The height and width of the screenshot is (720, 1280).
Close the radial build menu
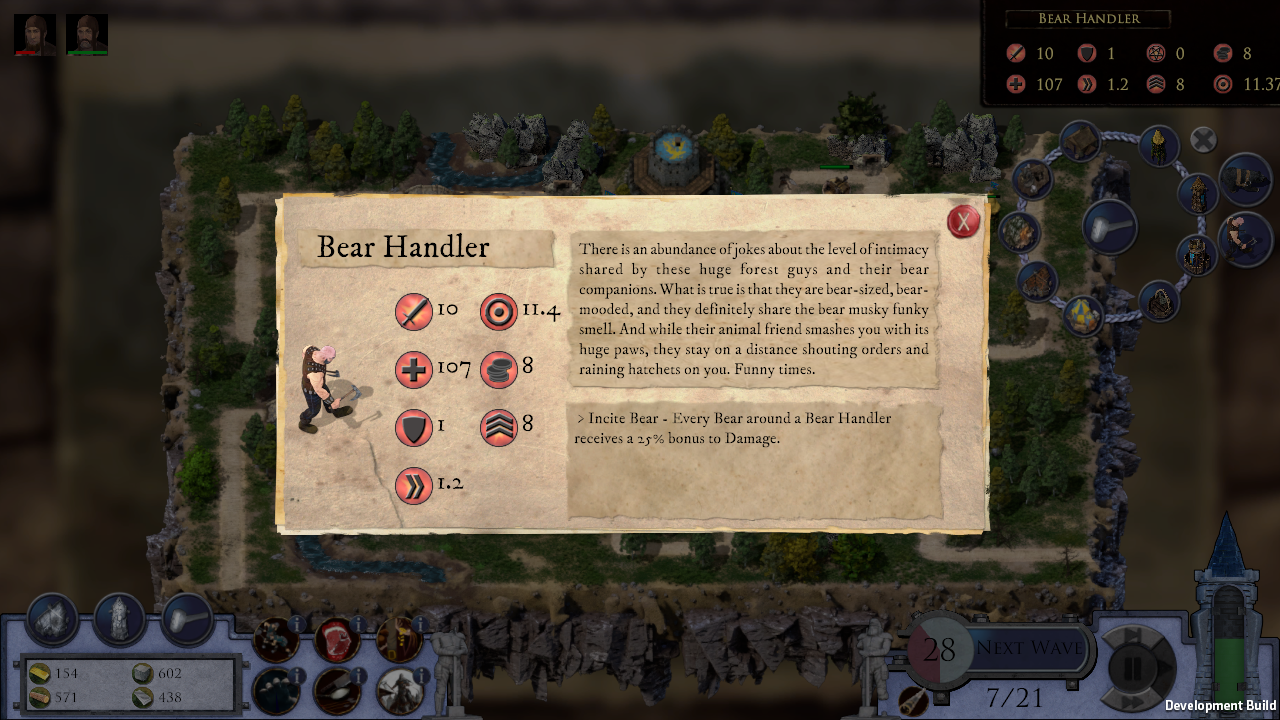[1203, 140]
